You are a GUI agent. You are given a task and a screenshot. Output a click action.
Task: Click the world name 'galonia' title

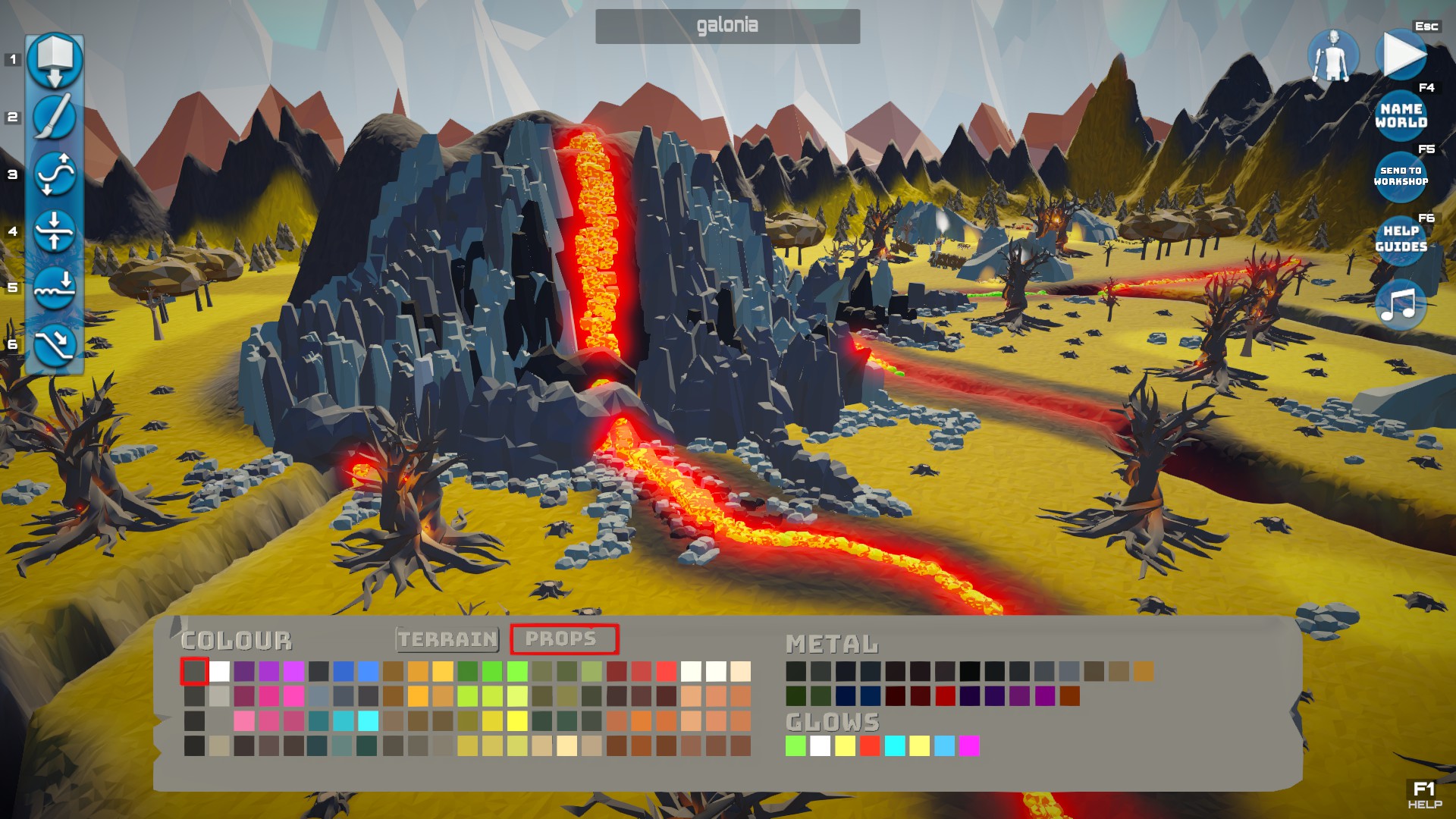click(x=727, y=25)
